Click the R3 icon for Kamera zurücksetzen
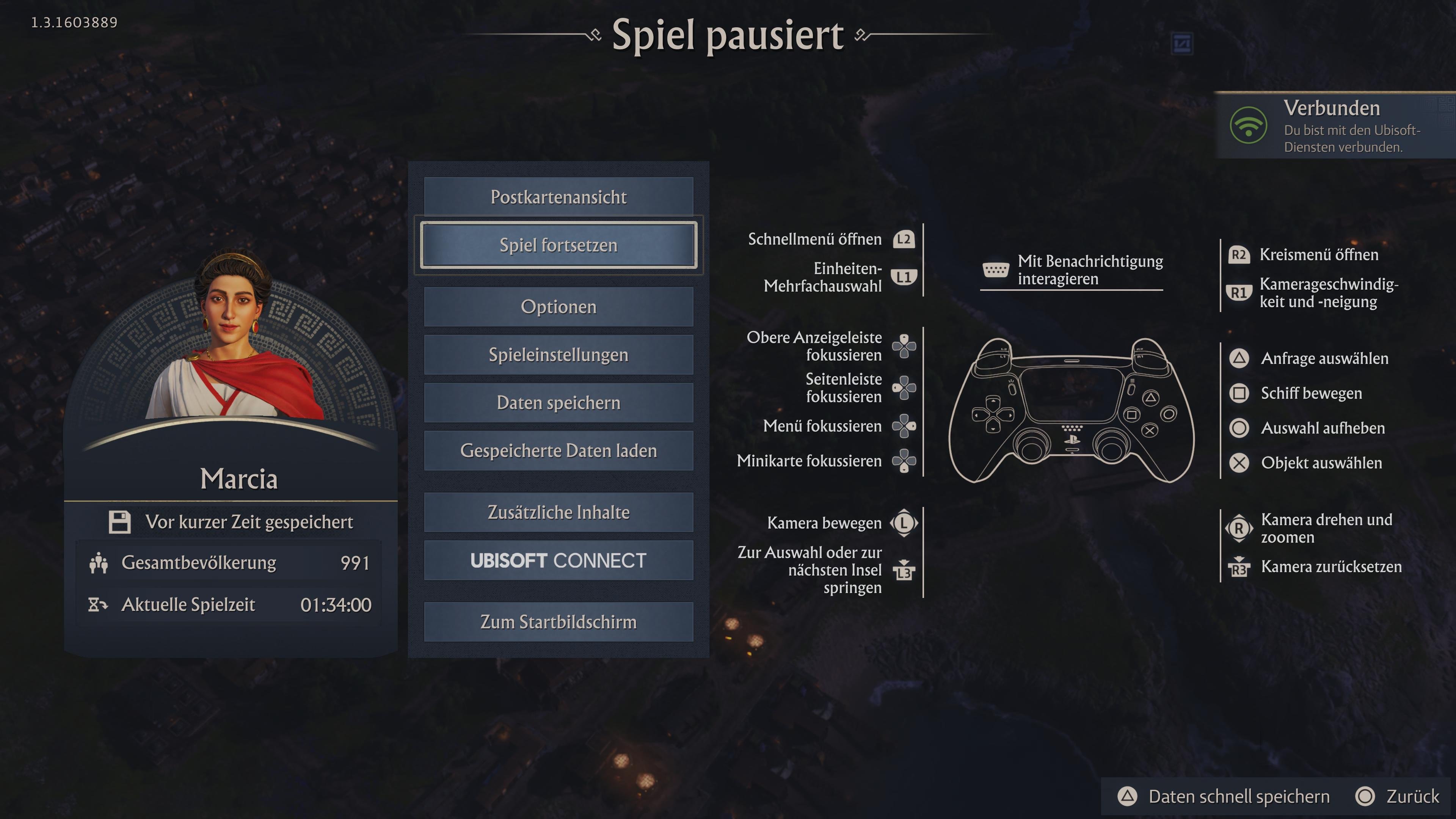This screenshot has width=1456, height=819. click(1239, 567)
